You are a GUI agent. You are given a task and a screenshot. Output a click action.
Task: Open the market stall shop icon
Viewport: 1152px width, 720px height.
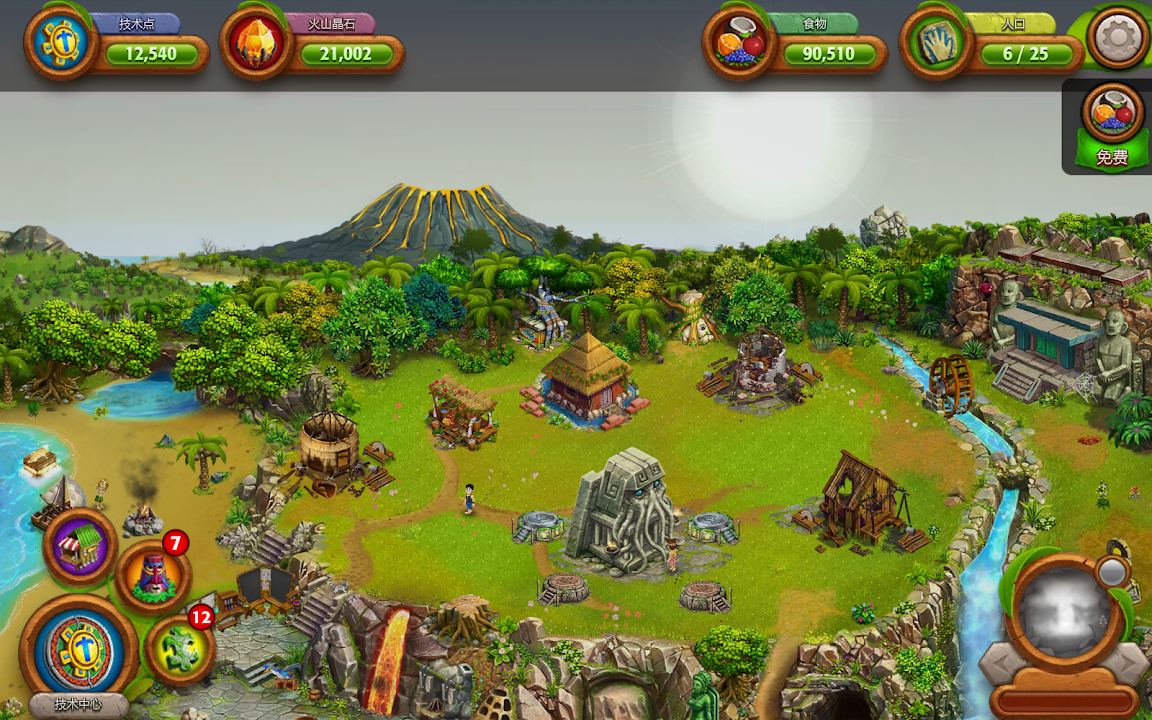click(80, 546)
